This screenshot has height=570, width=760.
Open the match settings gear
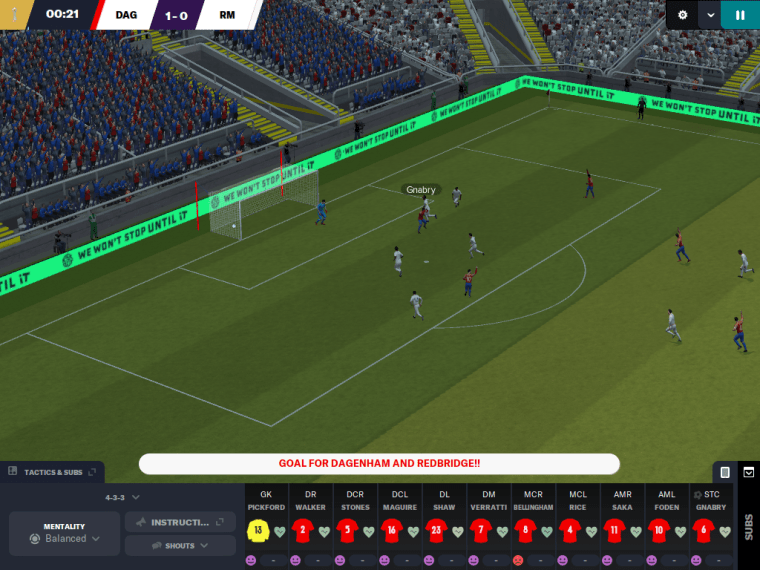coord(683,15)
